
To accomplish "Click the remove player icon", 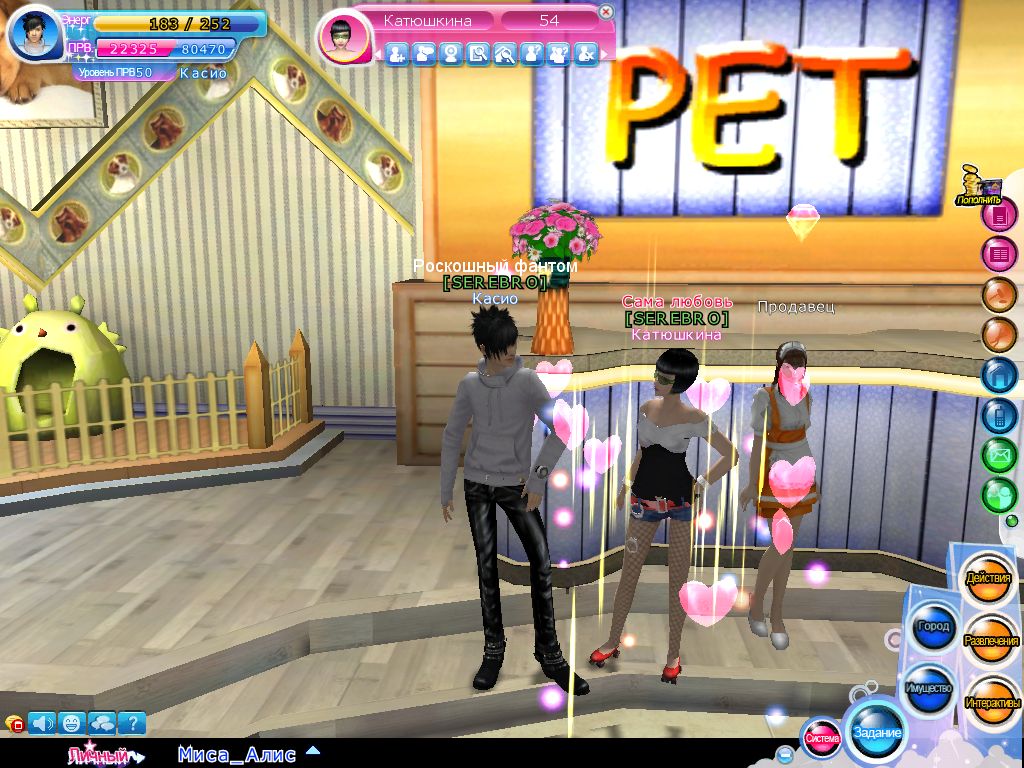I will pos(586,54).
